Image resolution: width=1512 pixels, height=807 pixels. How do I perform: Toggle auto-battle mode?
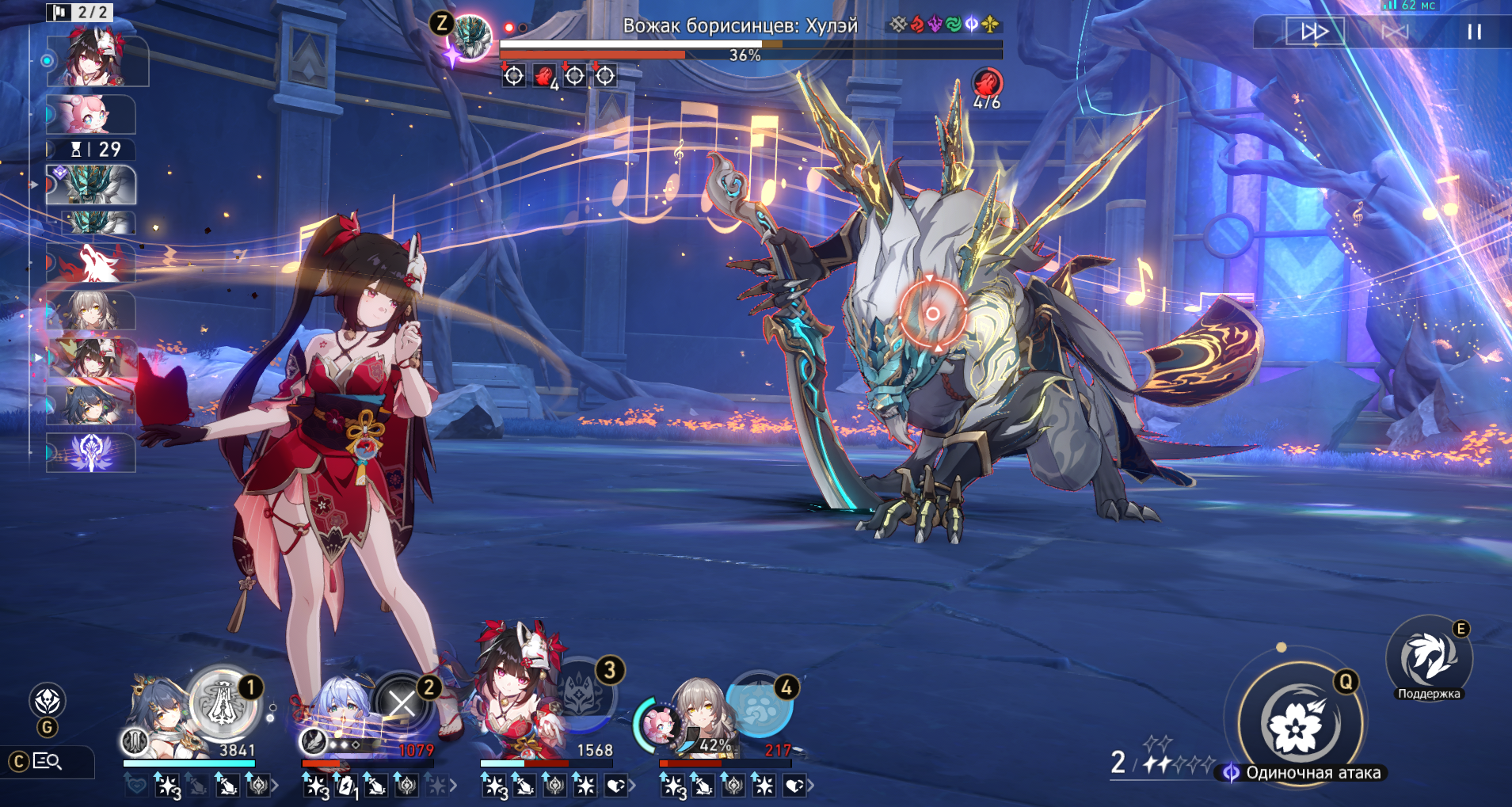[x=1395, y=32]
